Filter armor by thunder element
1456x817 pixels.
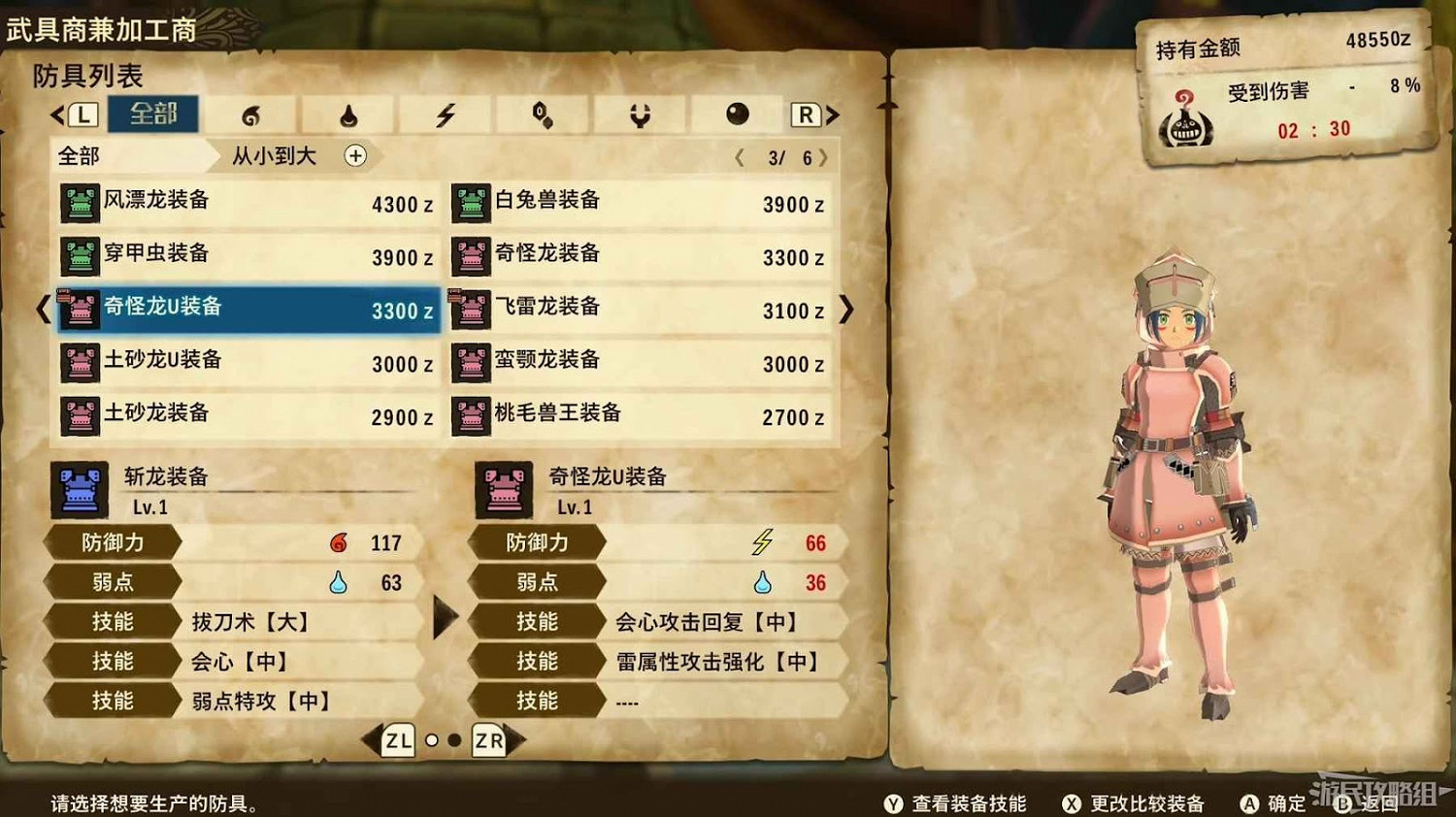pos(444,114)
